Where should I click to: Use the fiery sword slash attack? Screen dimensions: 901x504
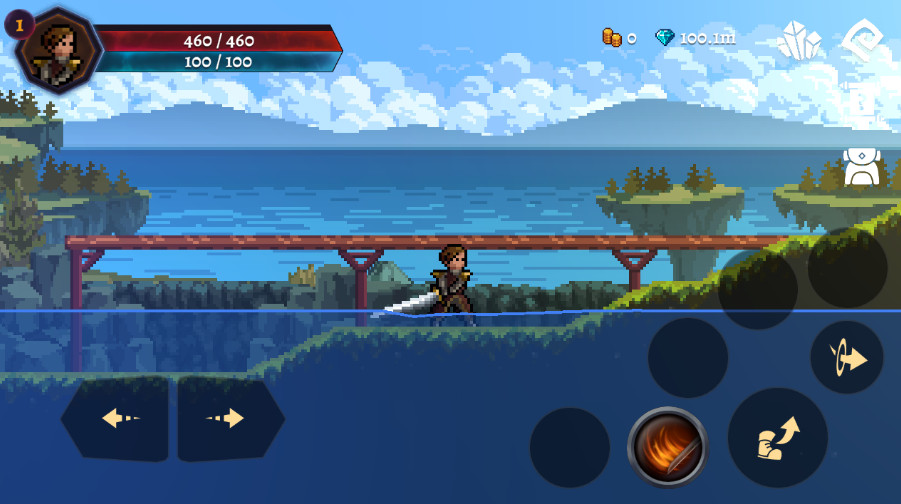pos(667,446)
